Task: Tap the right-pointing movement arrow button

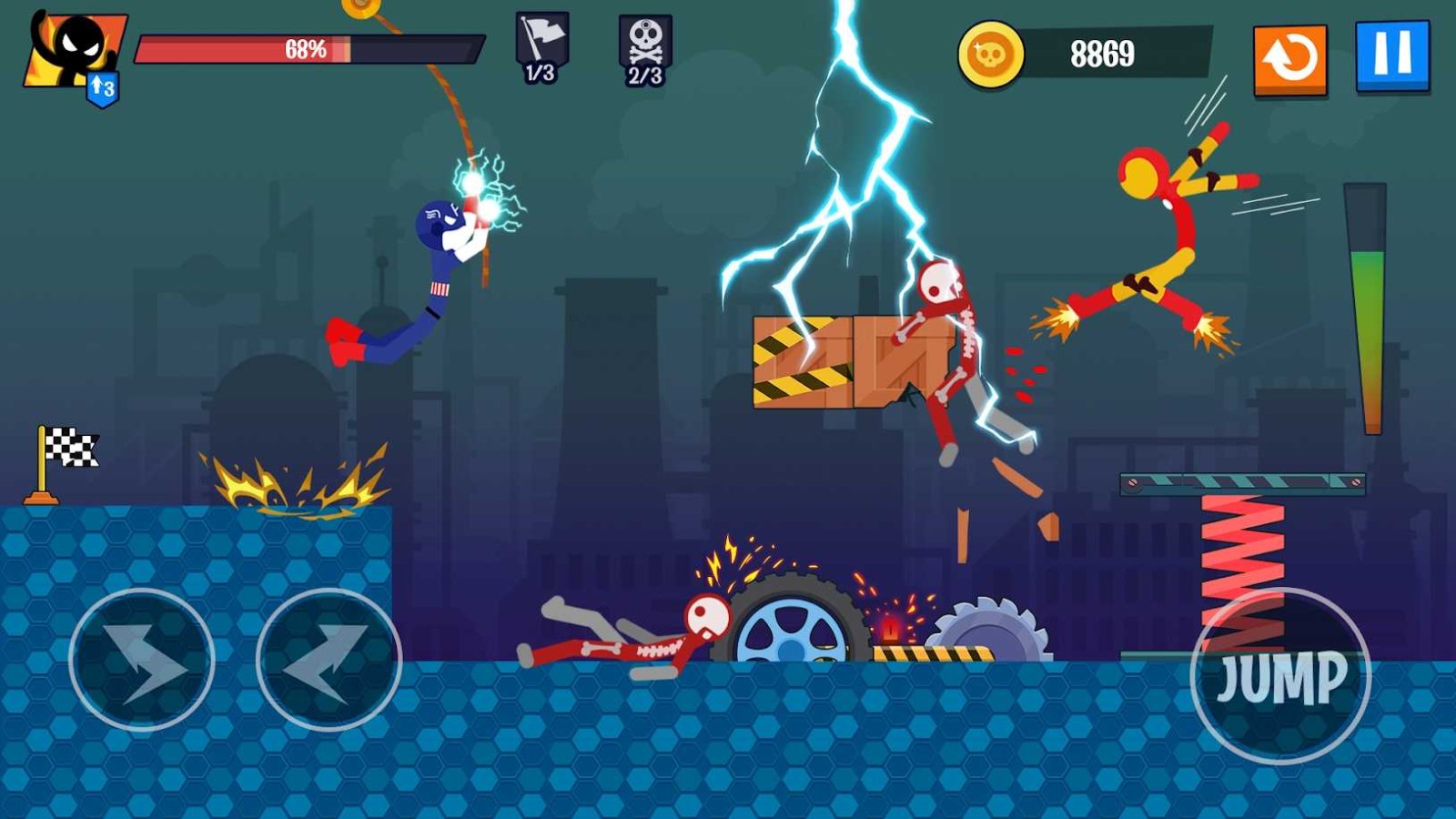Action: [142, 660]
